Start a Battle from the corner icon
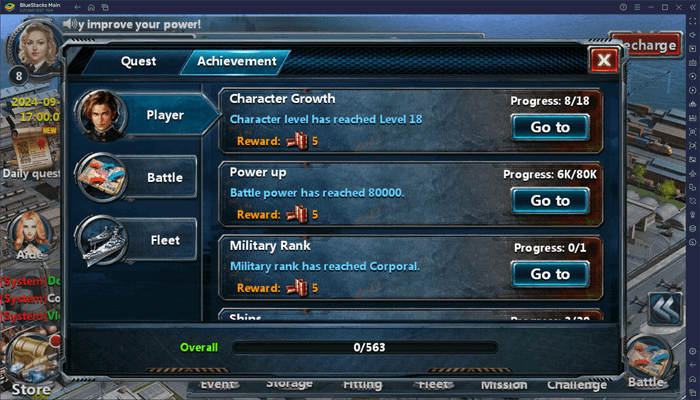The height and width of the screenshot is (400, 700). point(650,362)
